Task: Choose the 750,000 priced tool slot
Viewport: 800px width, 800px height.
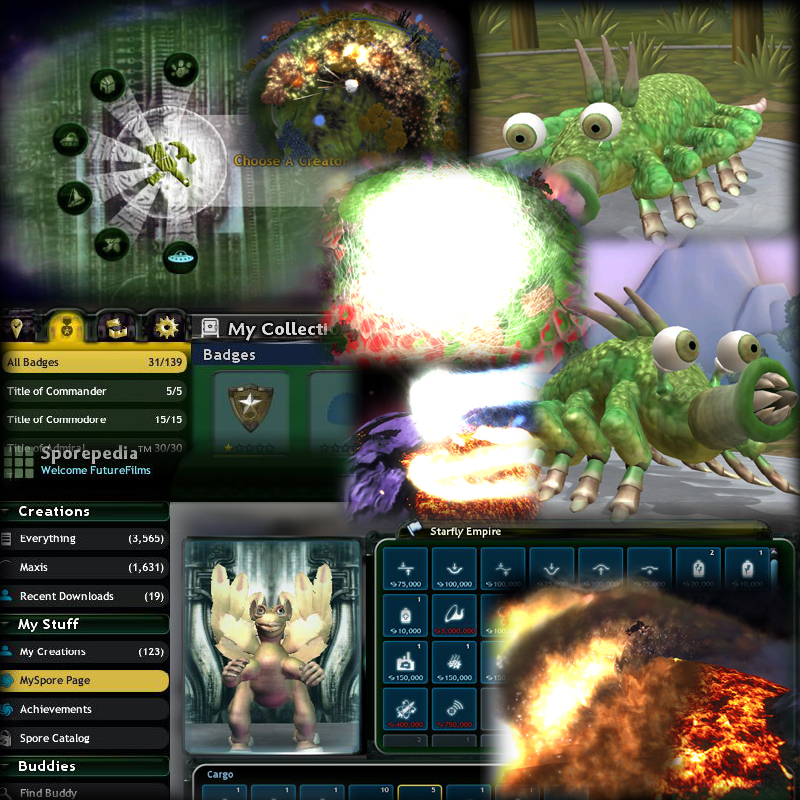Action: point(453,709)
